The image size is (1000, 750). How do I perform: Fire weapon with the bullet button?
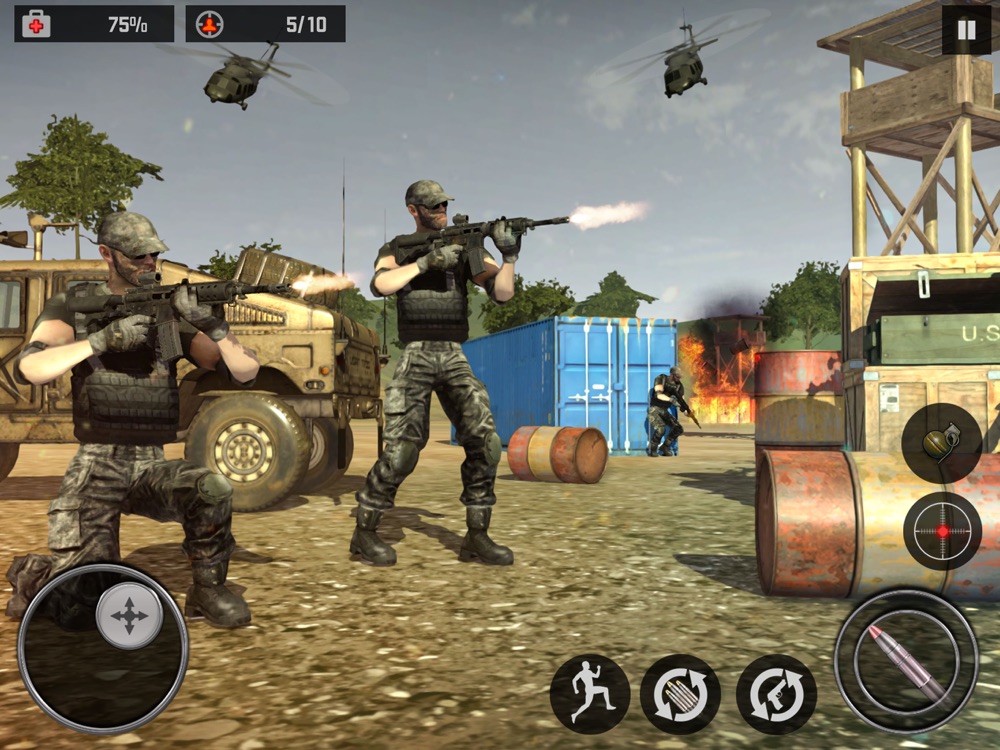(x=906, y=661)
